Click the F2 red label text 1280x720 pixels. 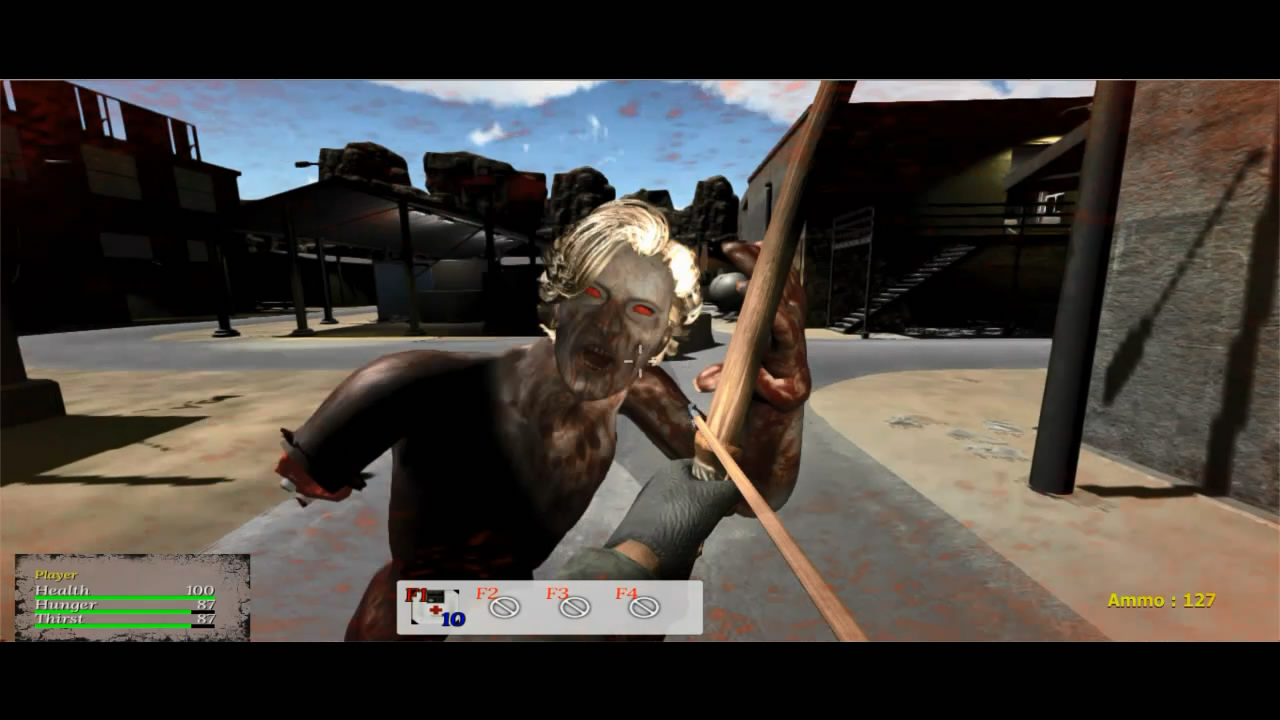486,593
